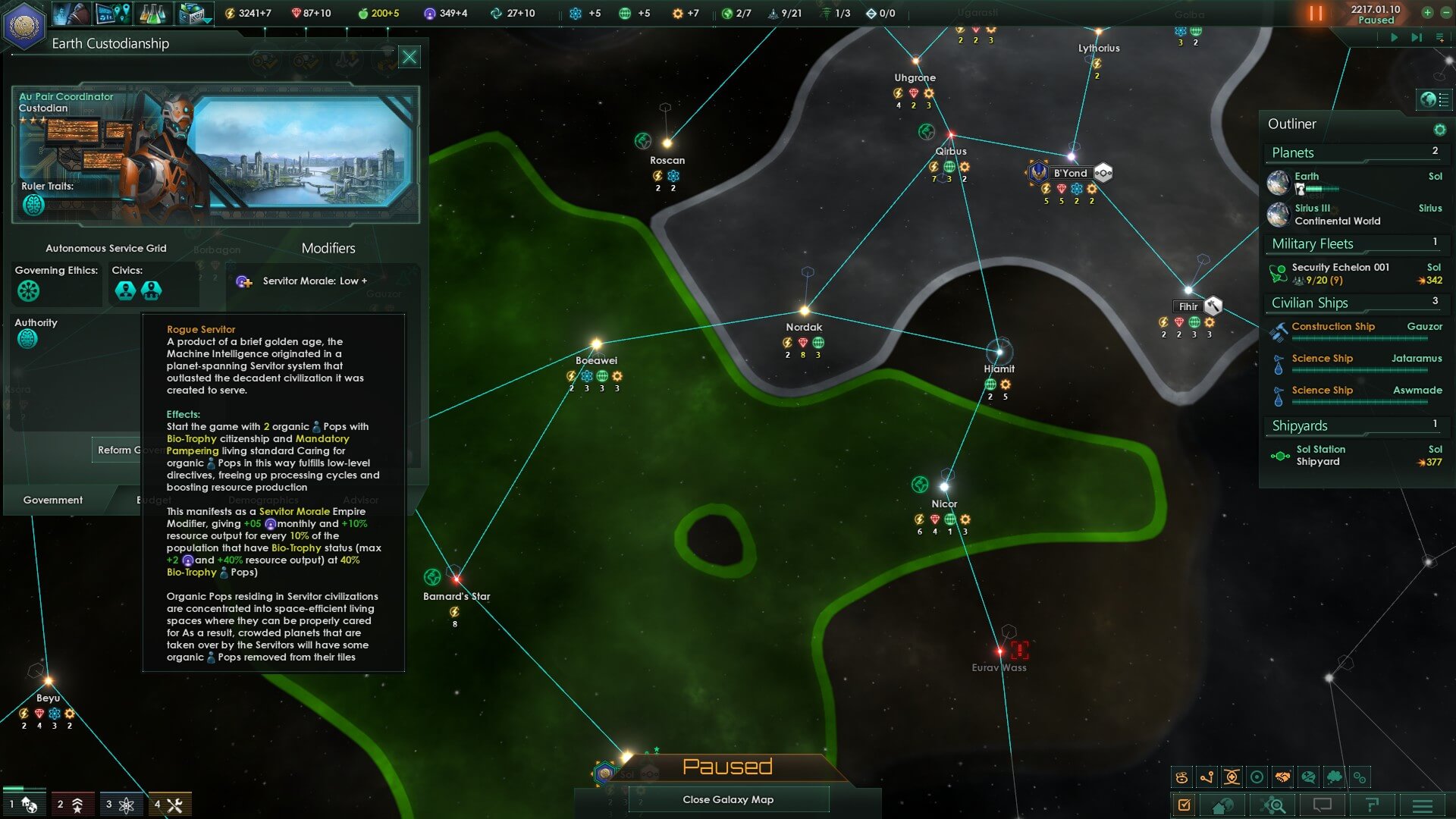The height and width of the screenshot is (819, 1456).
Task: Unpause the game with the orange pause button
Action: point(1316,14)
